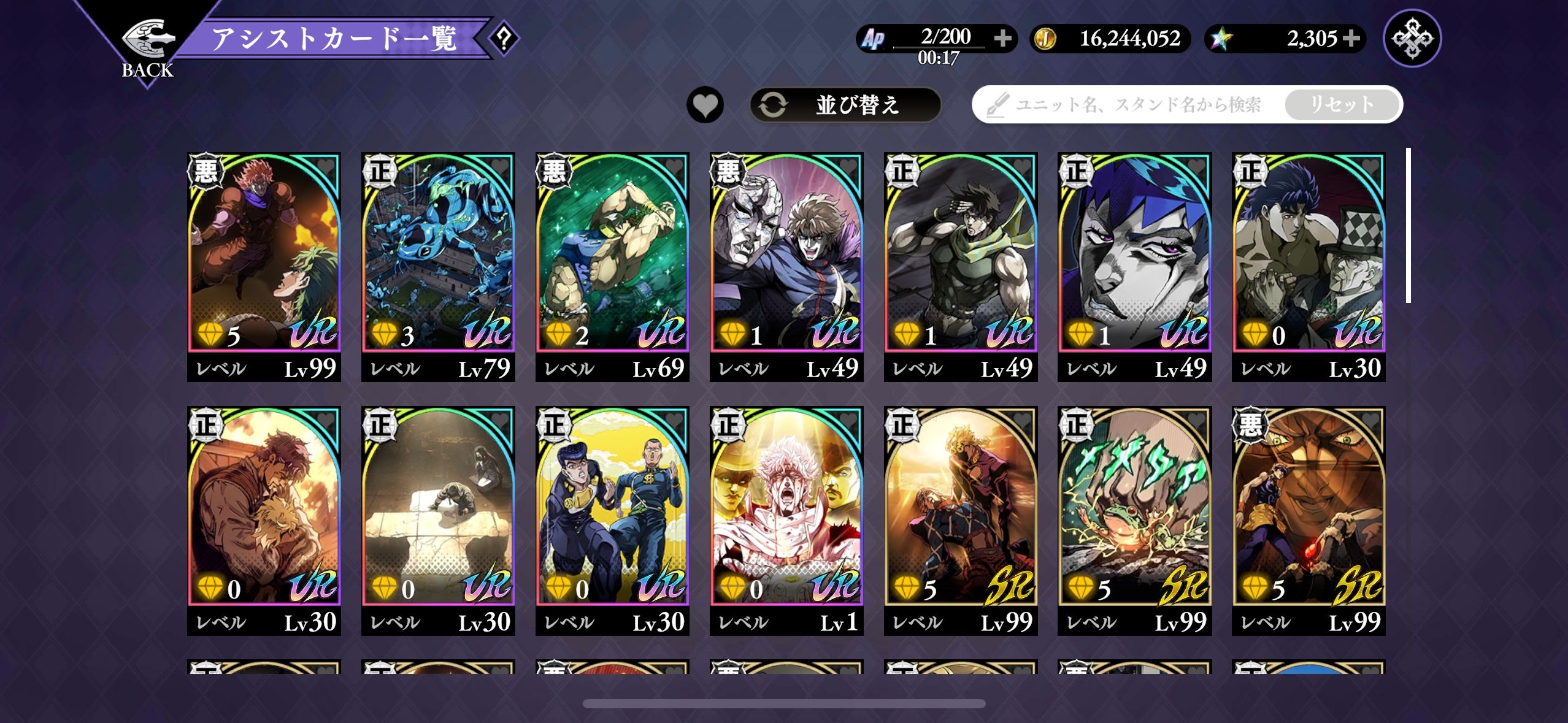Screen dimensions: 1568x723
Task: Select the Lv69 green muscular UR card
Action: tap(612, 258)
